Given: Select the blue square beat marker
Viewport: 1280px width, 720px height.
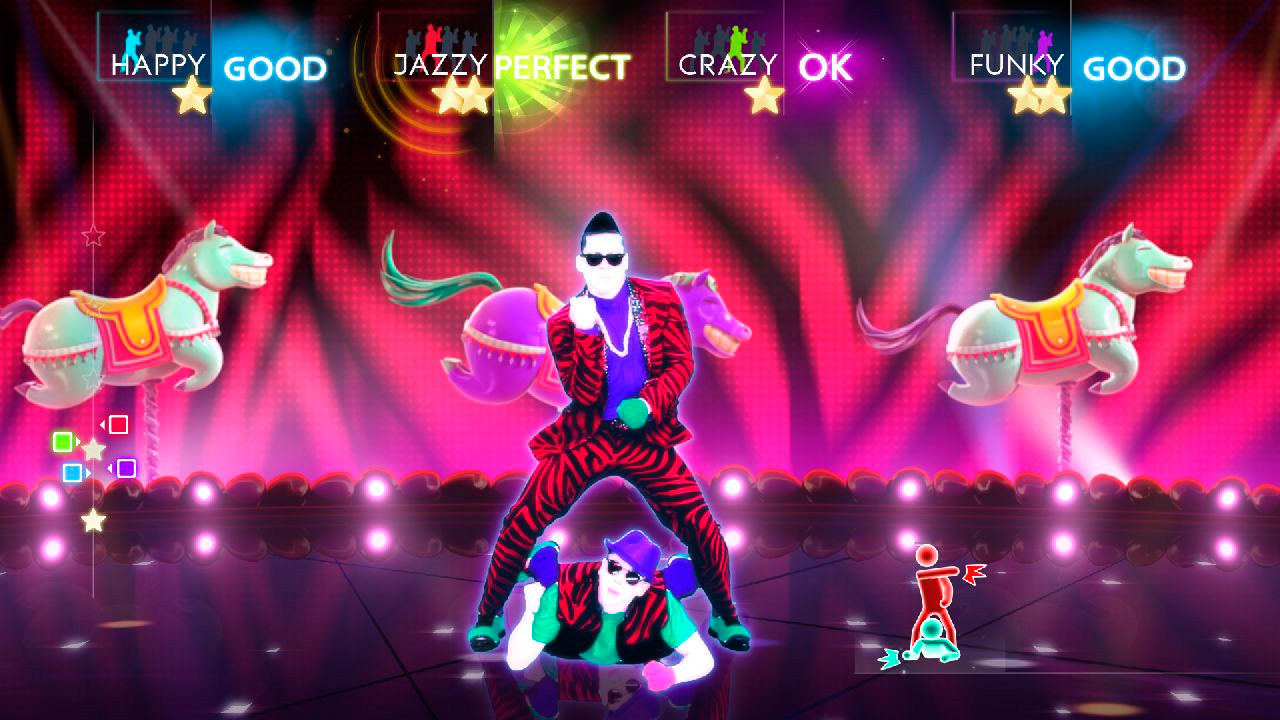Looking at the screenshot, I should (x=72, y=475).
